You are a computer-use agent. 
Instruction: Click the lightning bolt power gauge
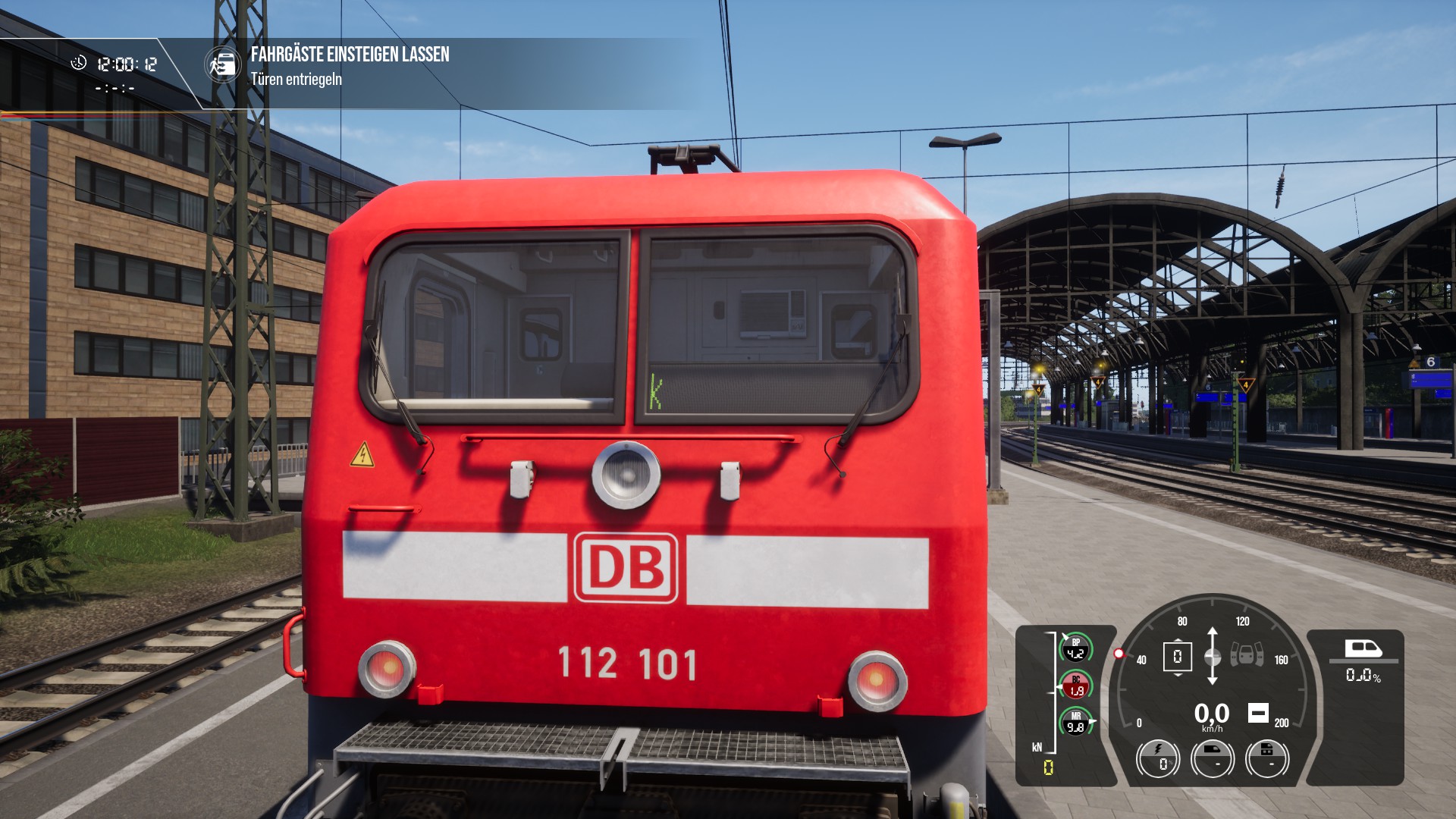pos(1158,758)
